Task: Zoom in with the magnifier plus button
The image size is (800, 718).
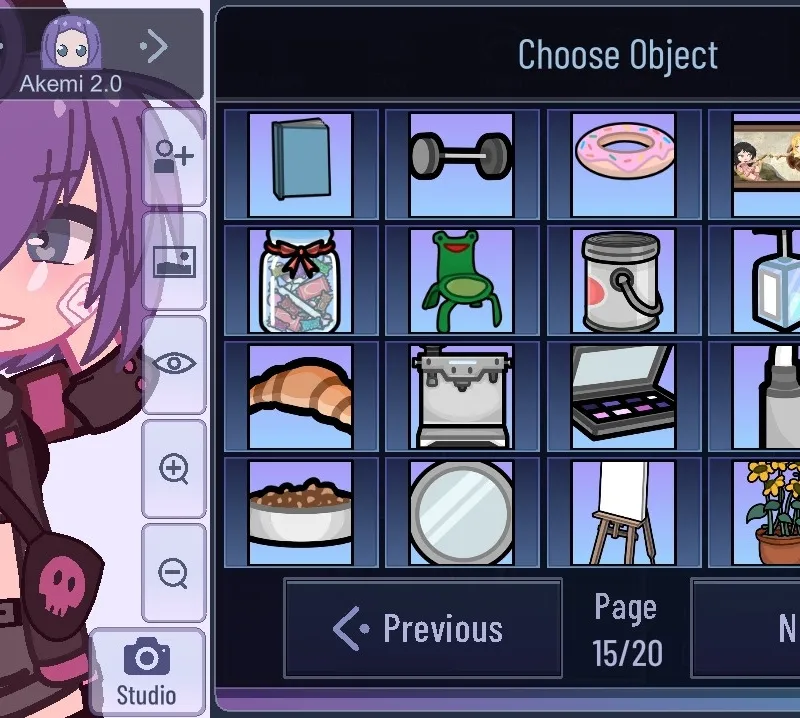Action: (174, 469)
